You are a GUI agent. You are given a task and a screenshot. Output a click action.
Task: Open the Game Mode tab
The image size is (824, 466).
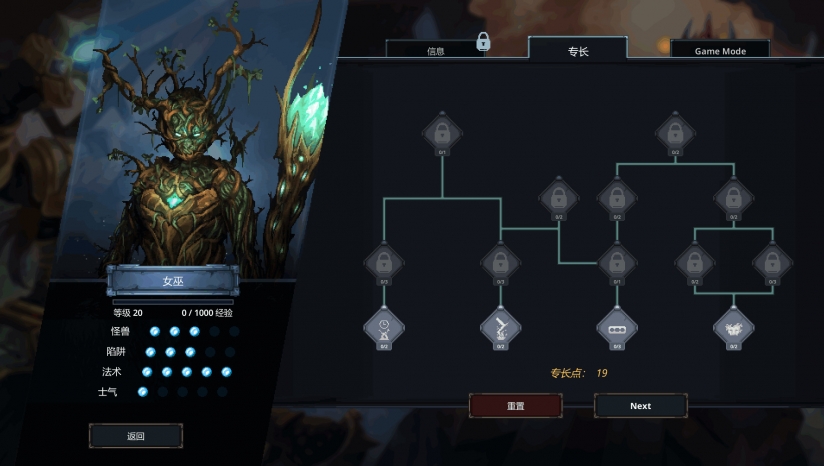(x=719, y=49)
